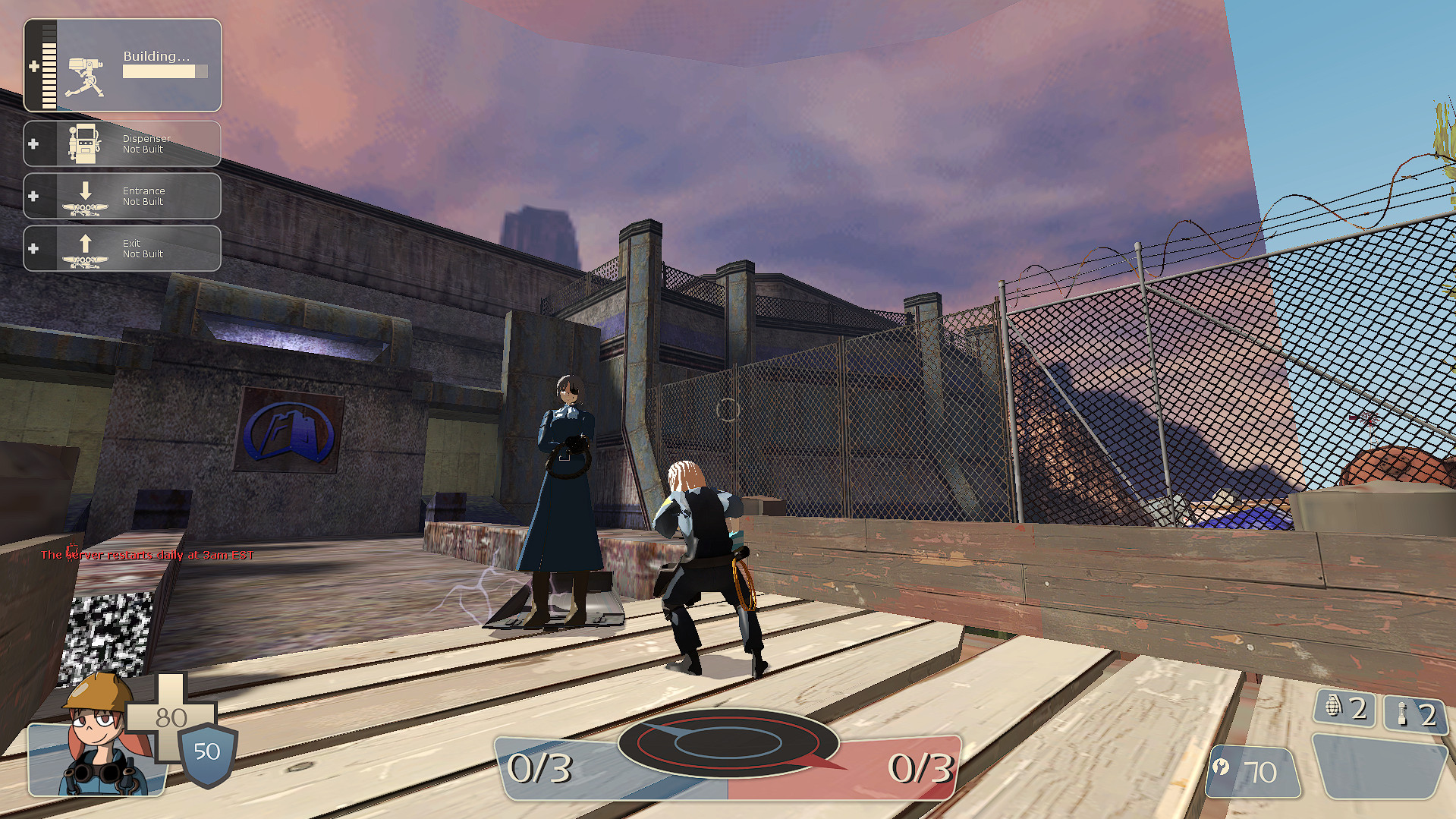Click the Dispenser icon in the build list
The height and width of the screenshot is (819, 1456).
click(x=85, y=143)
